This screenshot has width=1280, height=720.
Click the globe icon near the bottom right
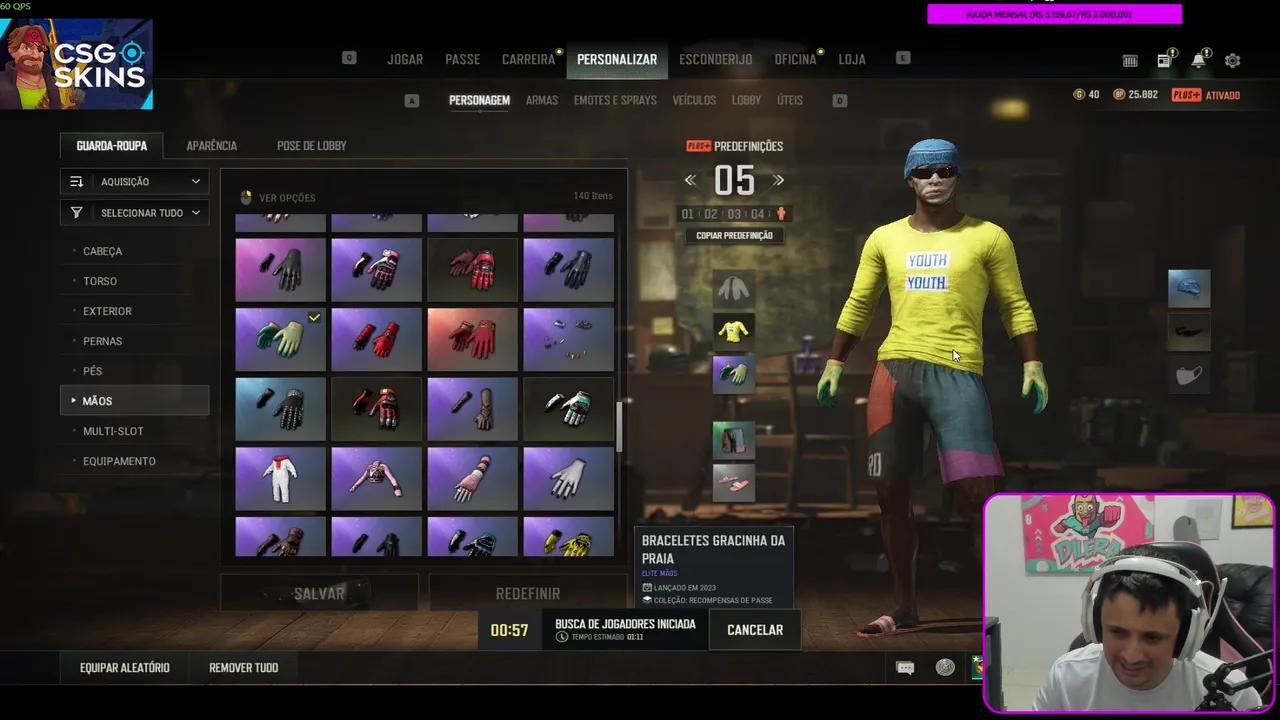945,667
